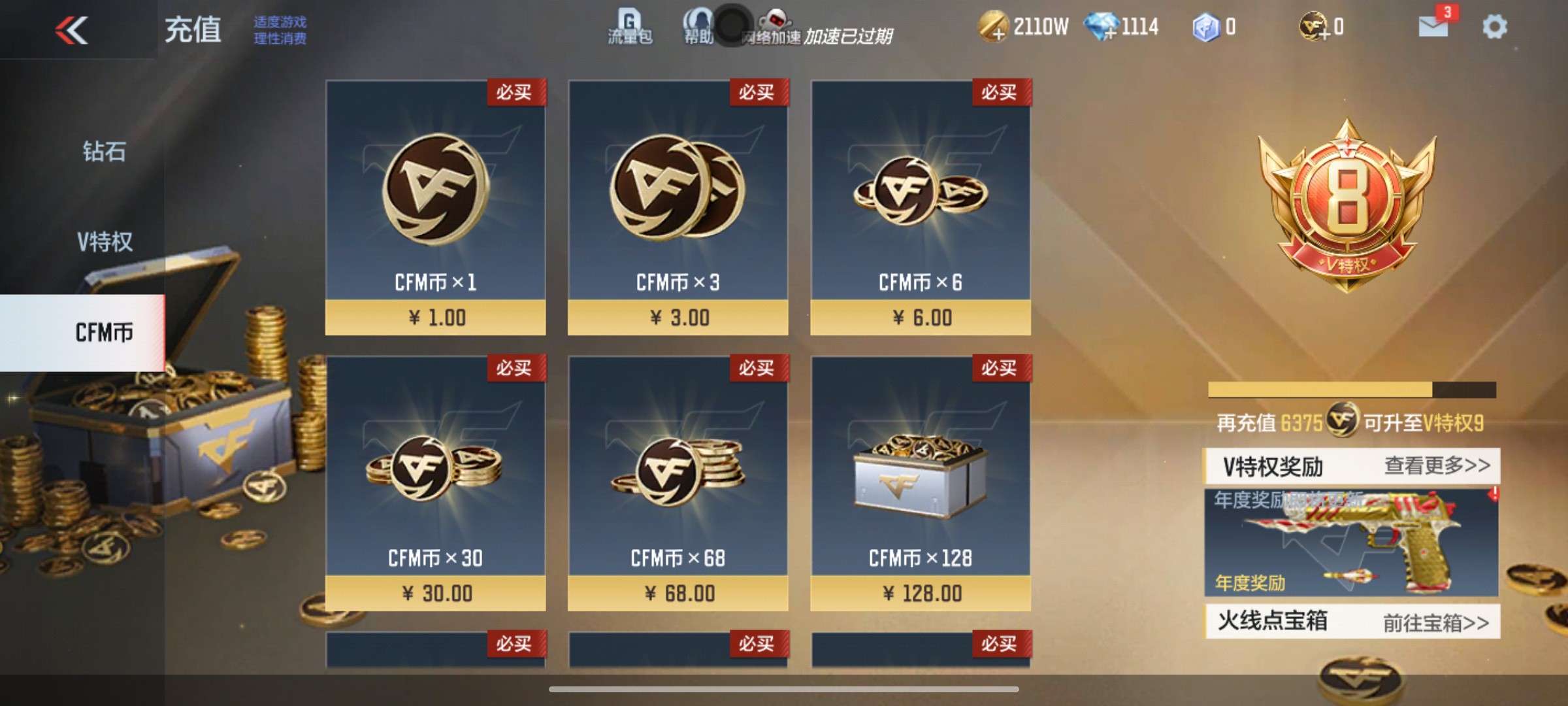
Task: Add gold coins via the coin plus icon
Action: click(994, 27)
